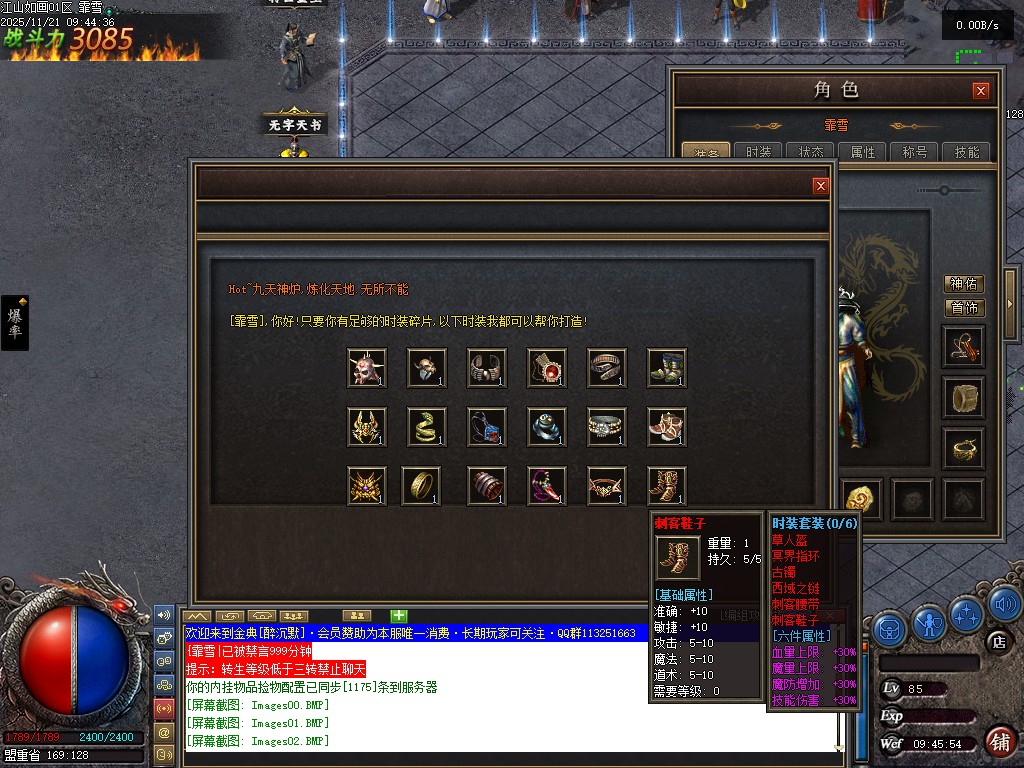The height and width of the screenshot is (768, 1024).
Task: Click the 神佑 button
Action: point(964,285)
